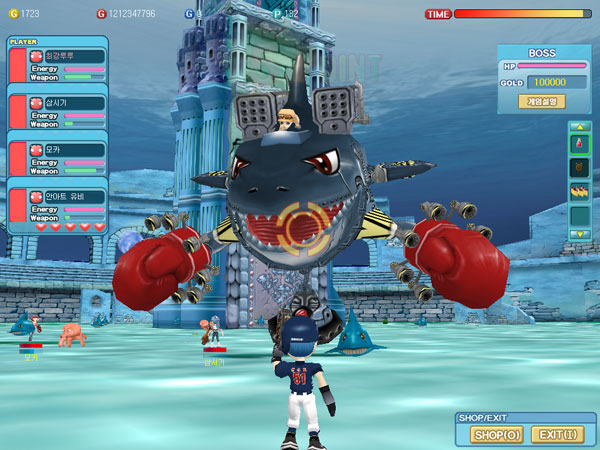The height and width of the screenshot is (450, 600).
Task: Select the brown bomb item slot
Action: (x=580, y=167)
